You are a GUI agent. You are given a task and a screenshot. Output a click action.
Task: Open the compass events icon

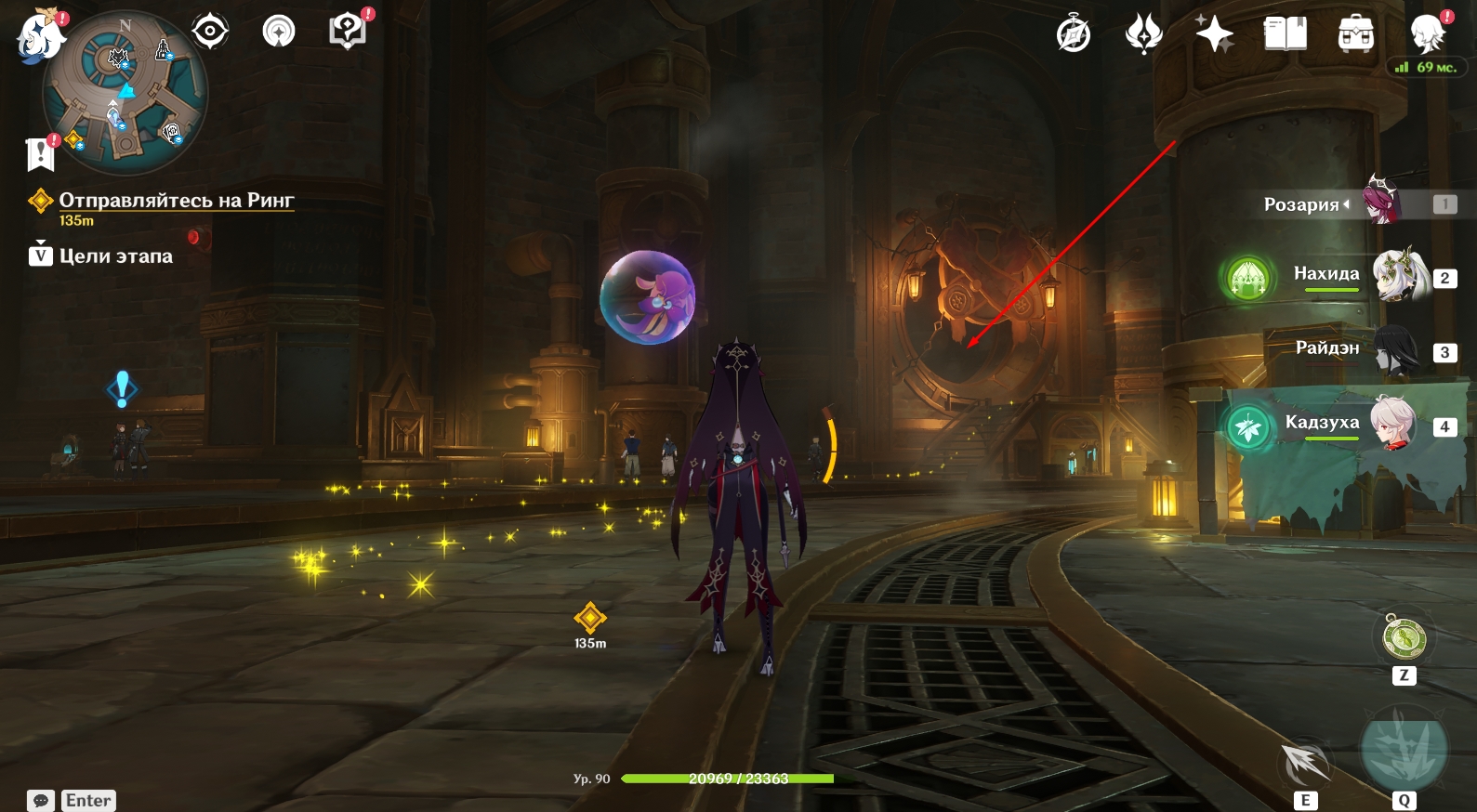click(1074, 35)
